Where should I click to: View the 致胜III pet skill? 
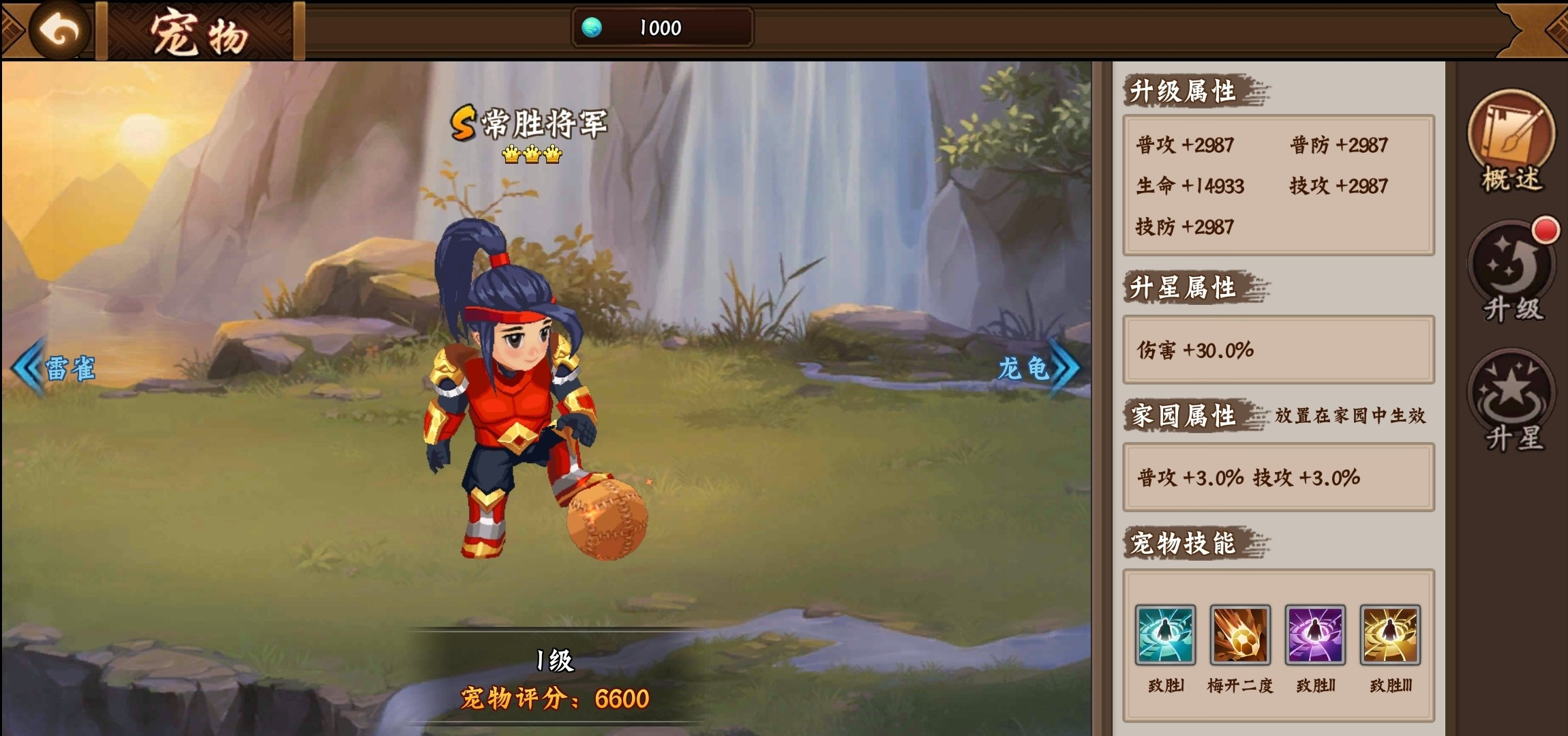pos(1391,636)
